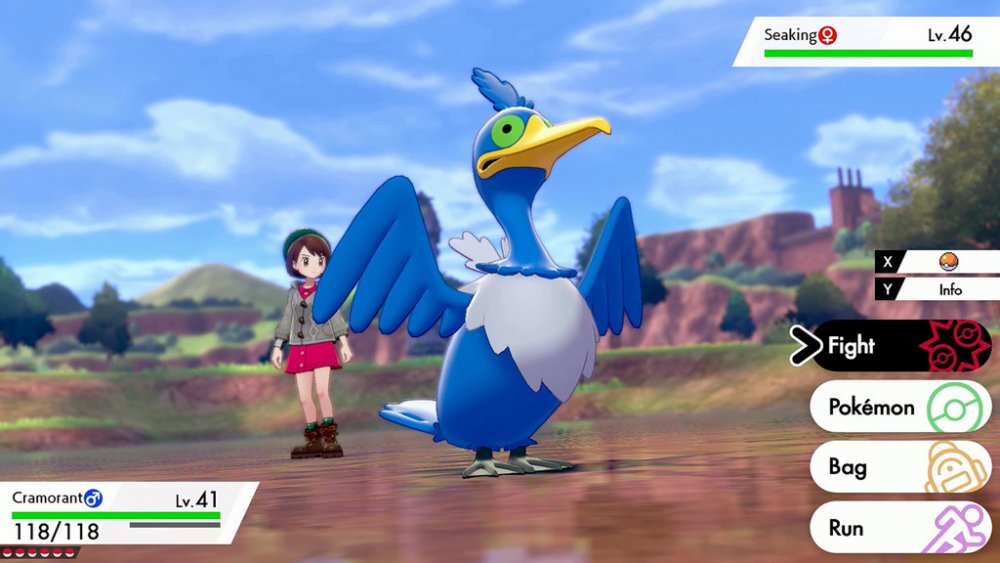Image resolution: width=1000 pixels, height=563 pixels.
Task: Select the Fight battle option
Action: [899, 346]
